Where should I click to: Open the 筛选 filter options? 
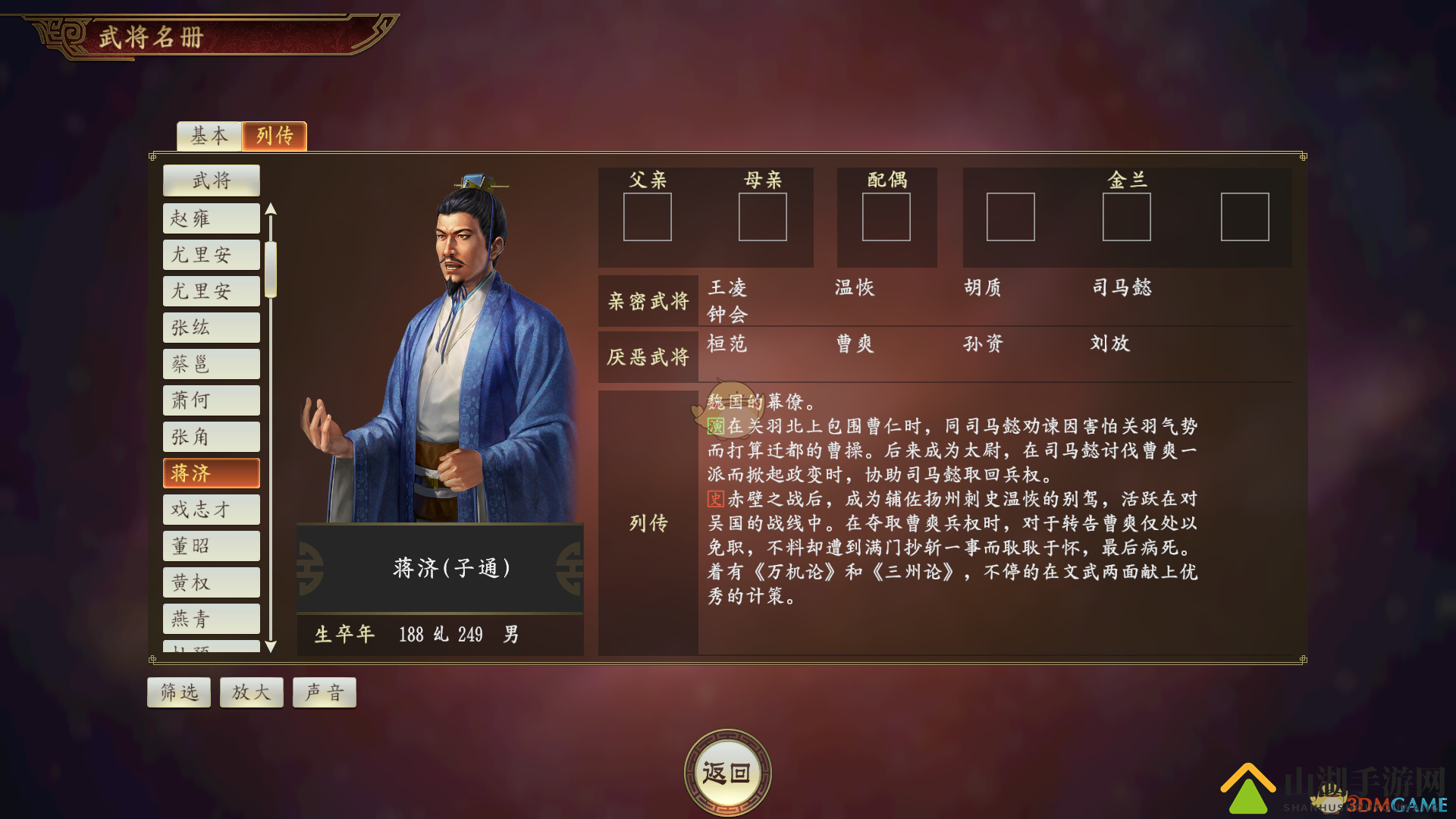(x=178, y=692)
